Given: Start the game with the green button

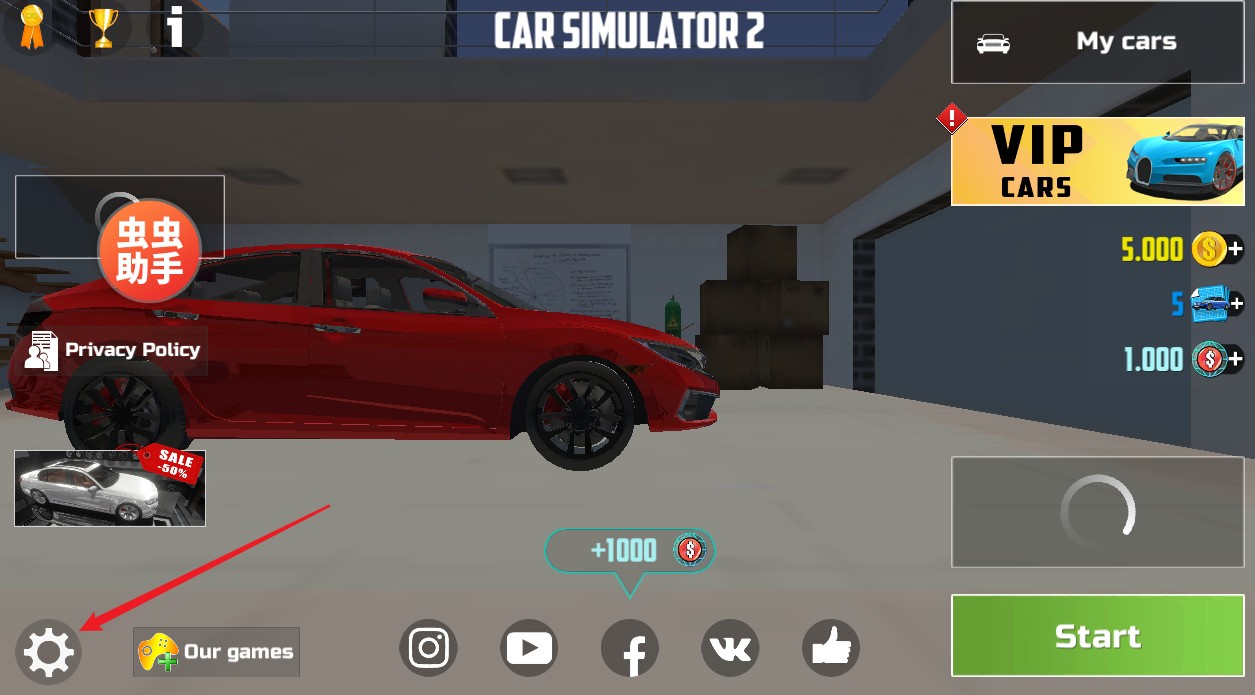Looking at the screenshot, I should point(1097,636).
